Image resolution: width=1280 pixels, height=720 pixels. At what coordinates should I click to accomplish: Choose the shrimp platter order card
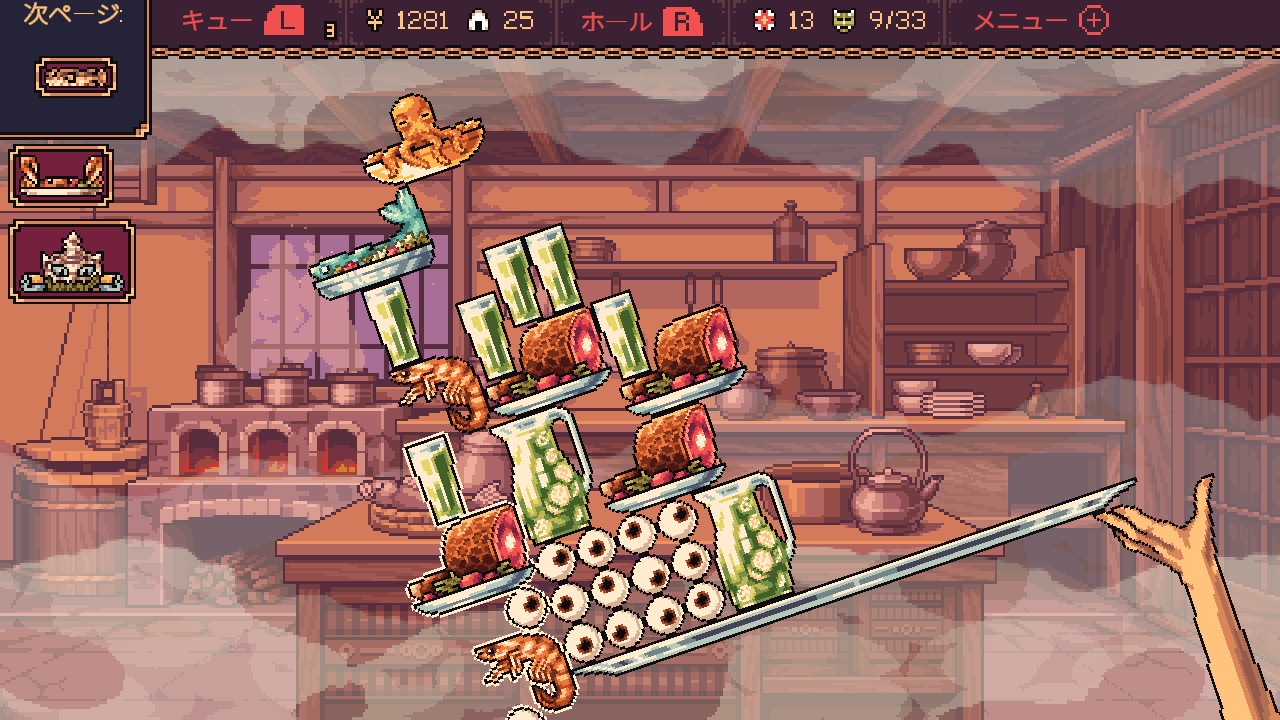click(x=61, y=176)
